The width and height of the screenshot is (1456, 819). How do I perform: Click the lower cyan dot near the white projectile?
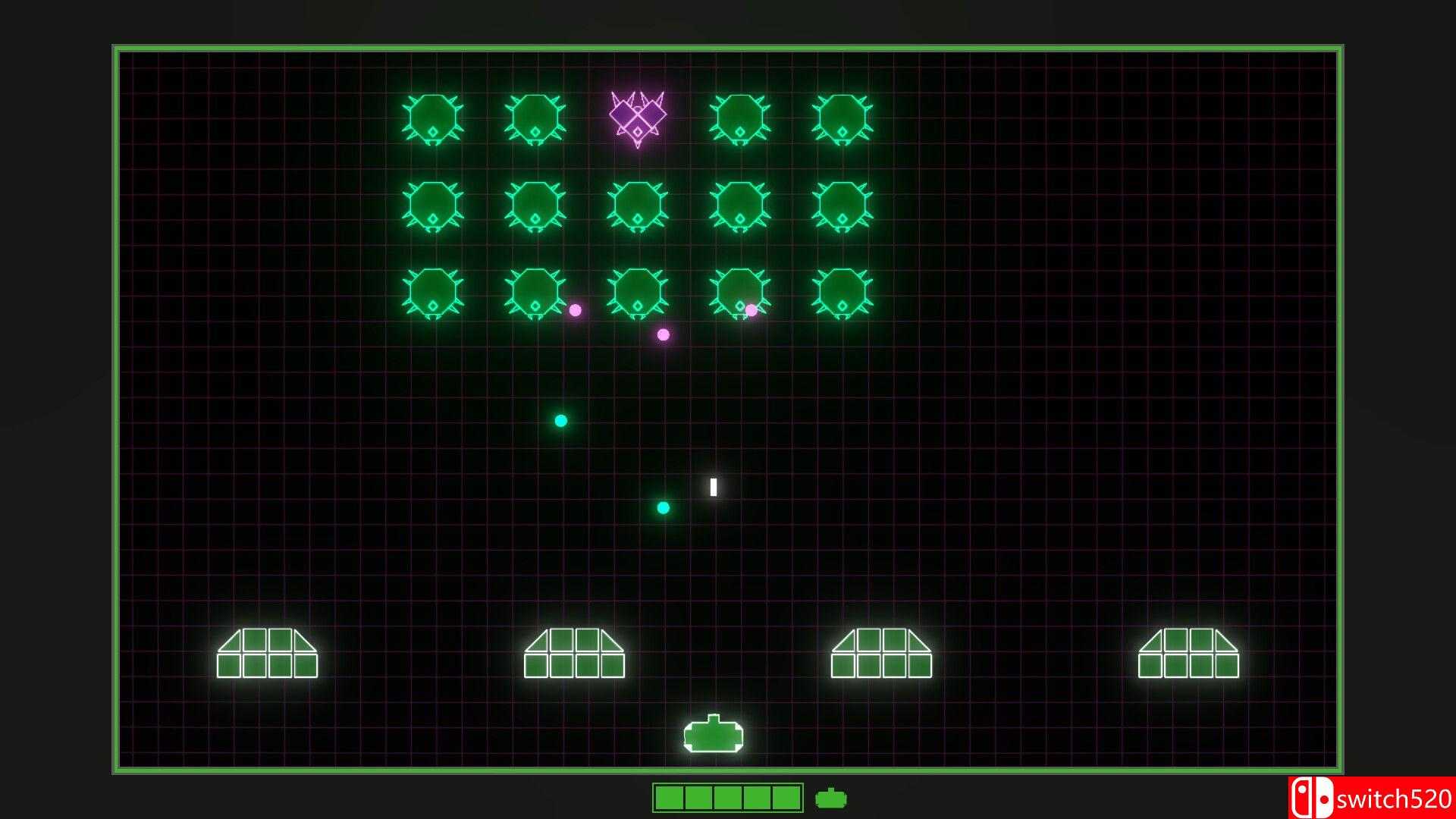663,509
